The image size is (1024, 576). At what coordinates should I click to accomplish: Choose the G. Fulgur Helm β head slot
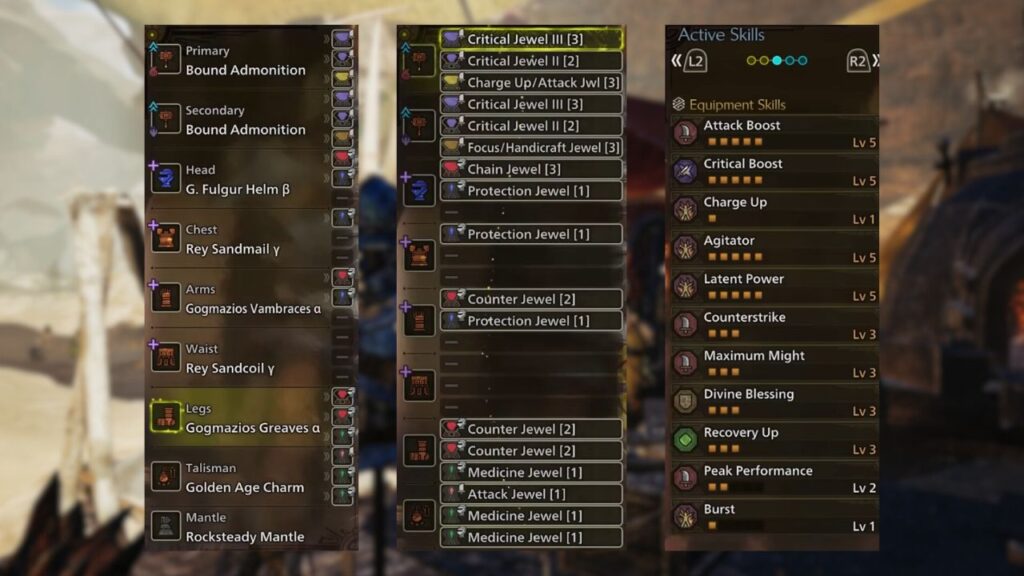245,180
